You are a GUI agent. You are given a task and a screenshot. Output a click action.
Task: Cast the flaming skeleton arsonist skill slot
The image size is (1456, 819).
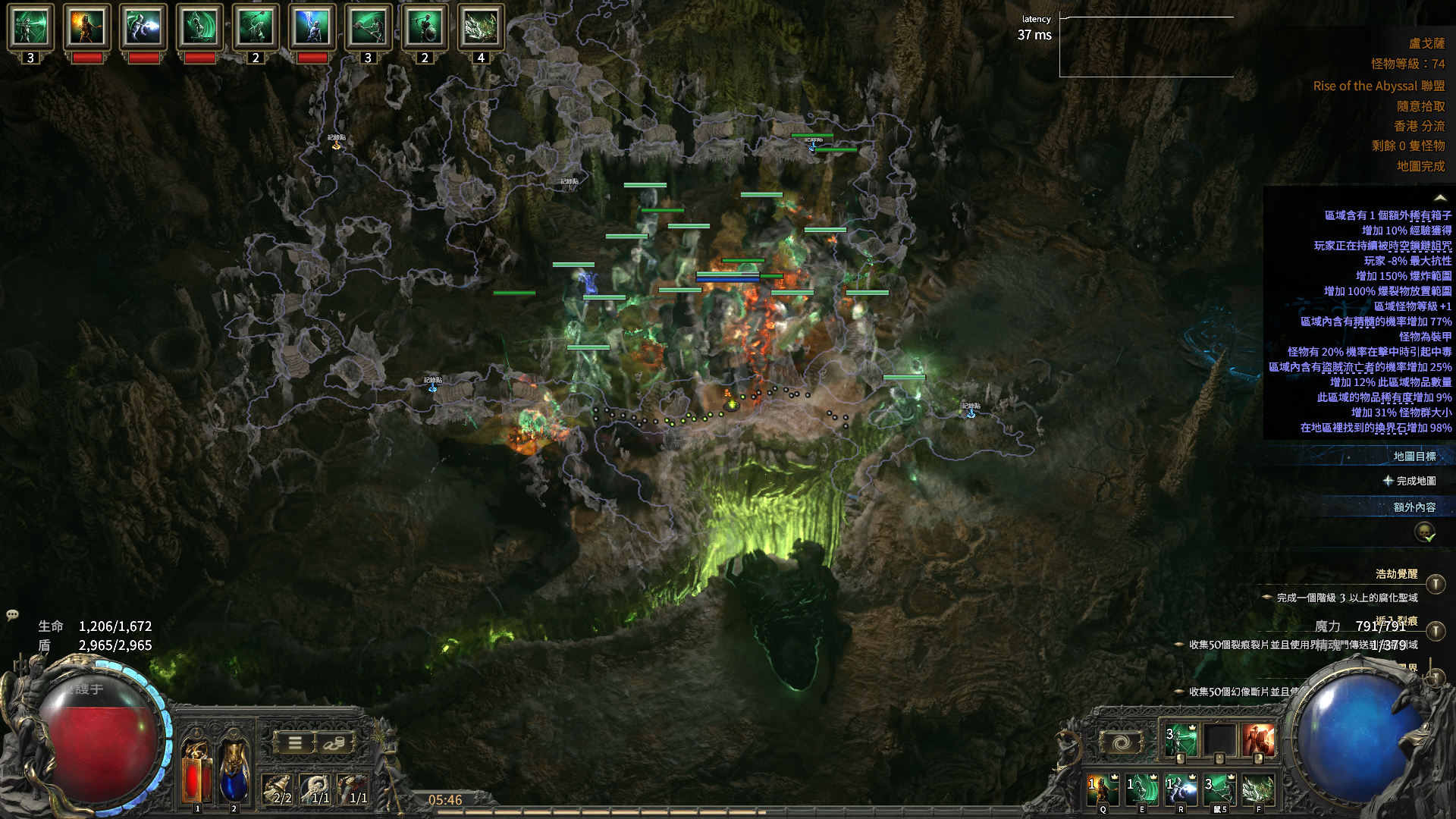[1103, 789]
